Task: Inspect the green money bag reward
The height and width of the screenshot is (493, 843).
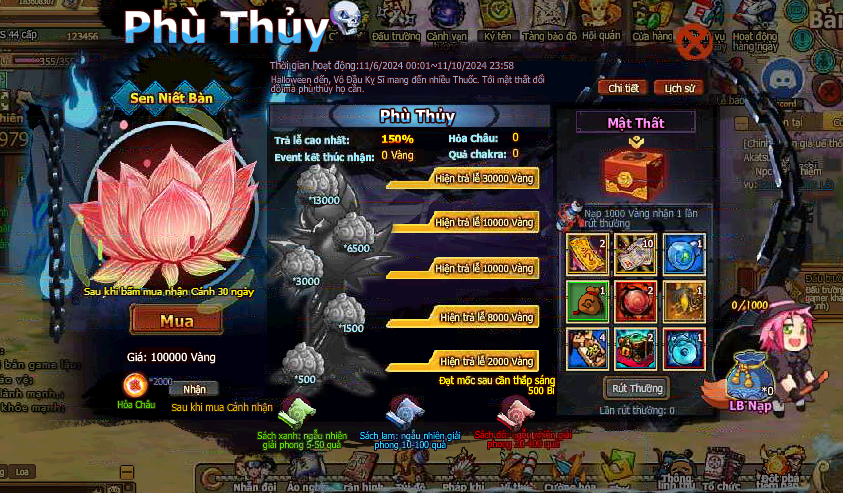Action: pos(587,299)
